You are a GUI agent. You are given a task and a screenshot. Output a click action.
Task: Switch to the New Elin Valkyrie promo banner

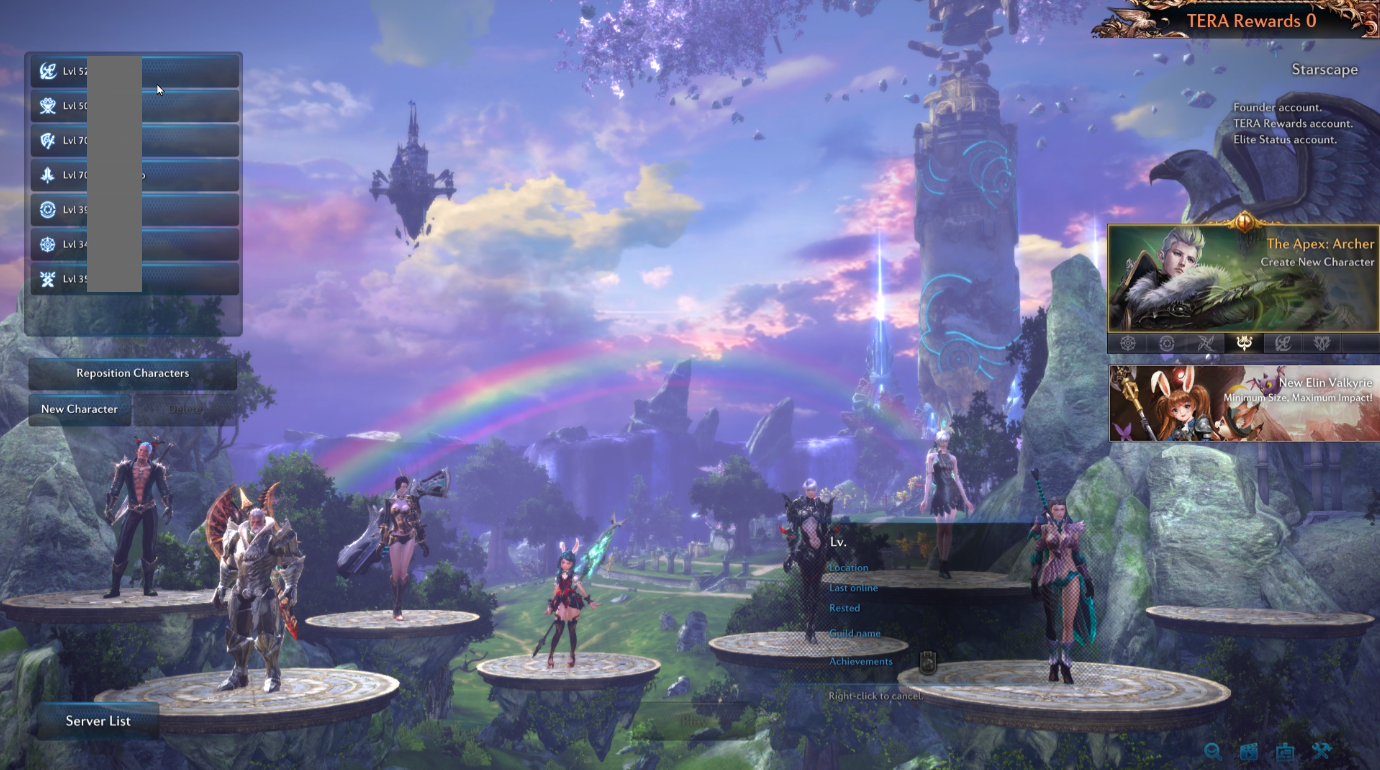click(x=1243, y=403)
